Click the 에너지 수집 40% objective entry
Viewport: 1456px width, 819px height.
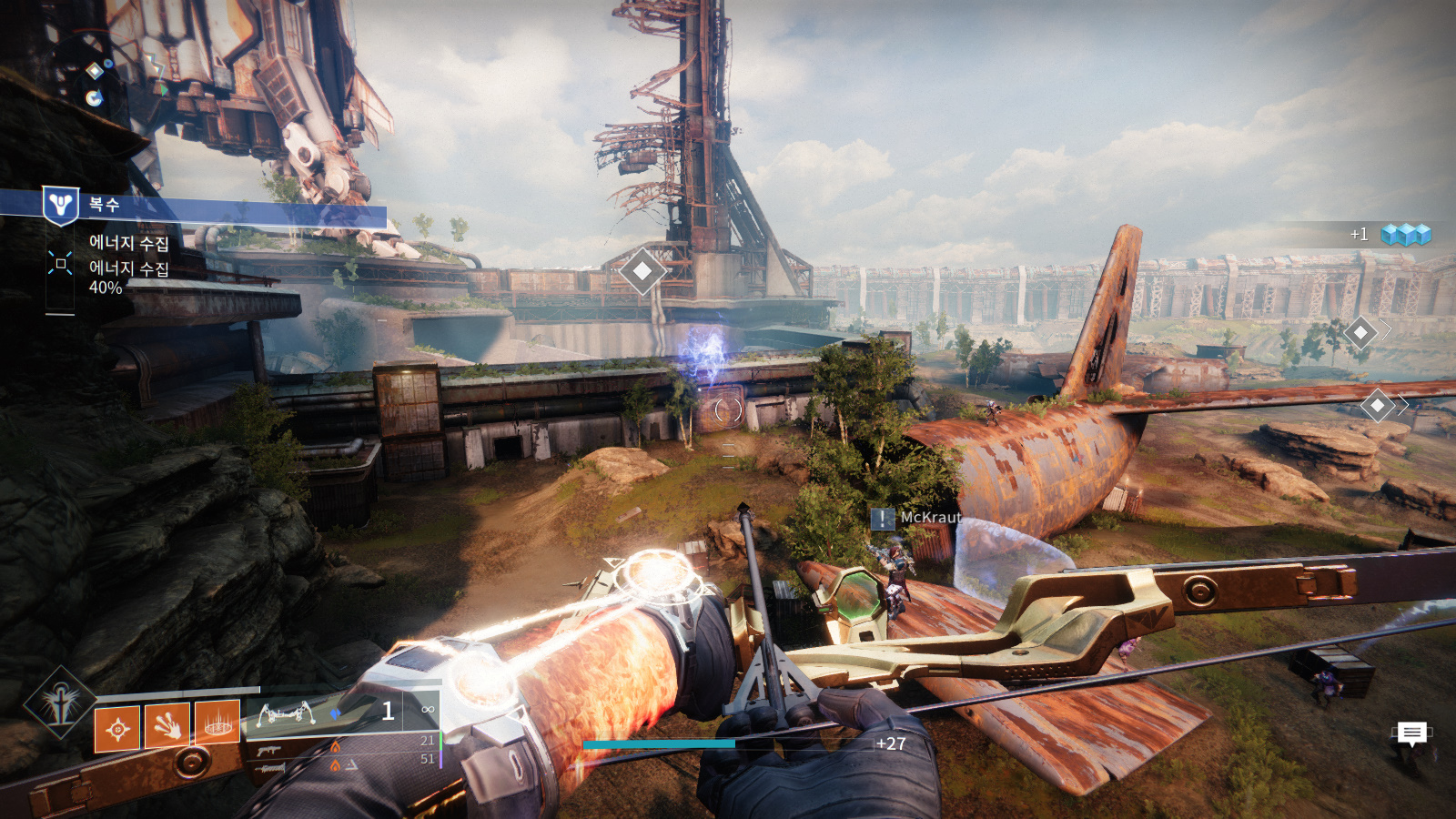(128, 278)
